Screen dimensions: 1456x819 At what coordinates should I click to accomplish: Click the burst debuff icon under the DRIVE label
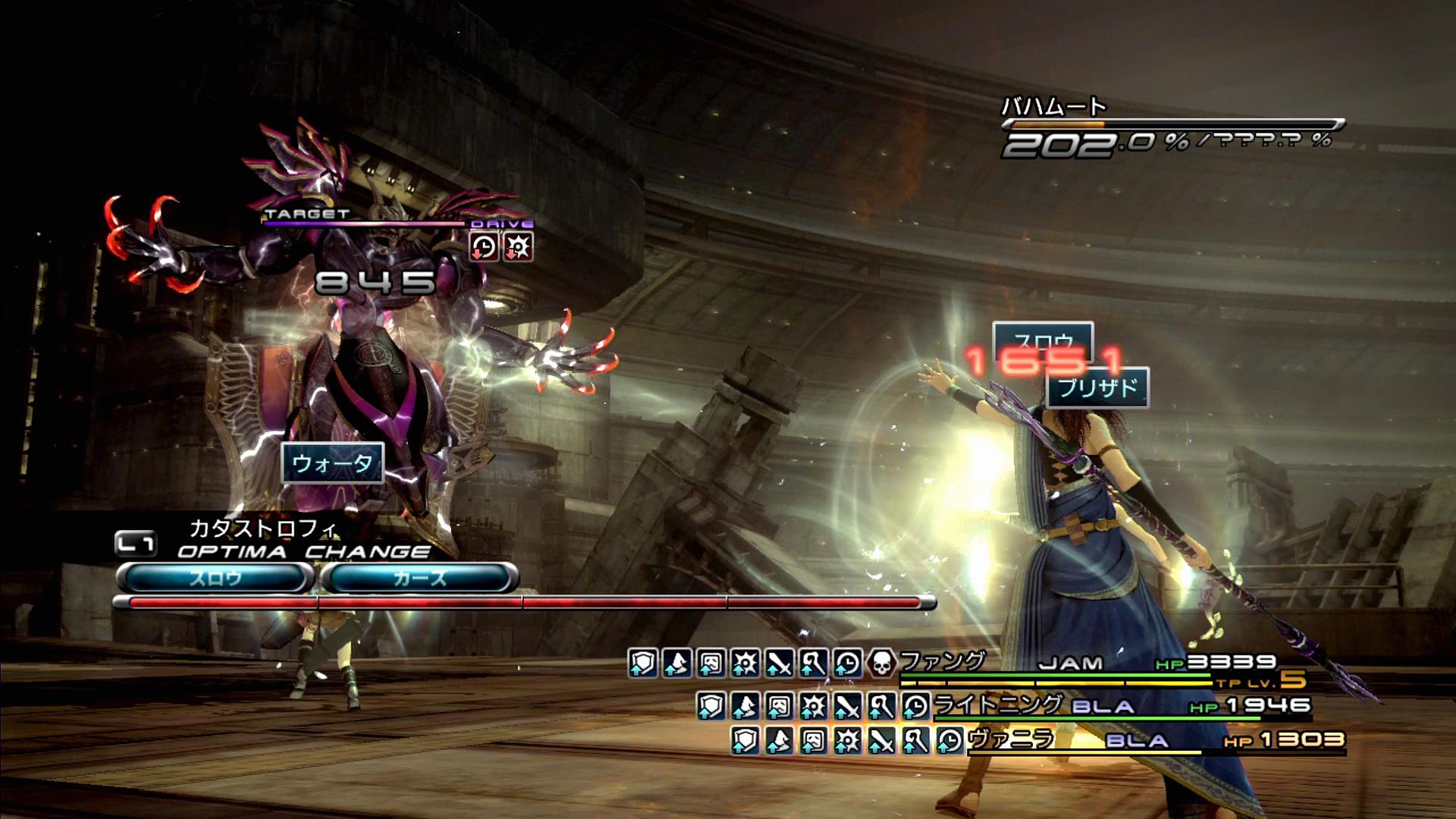519,247
